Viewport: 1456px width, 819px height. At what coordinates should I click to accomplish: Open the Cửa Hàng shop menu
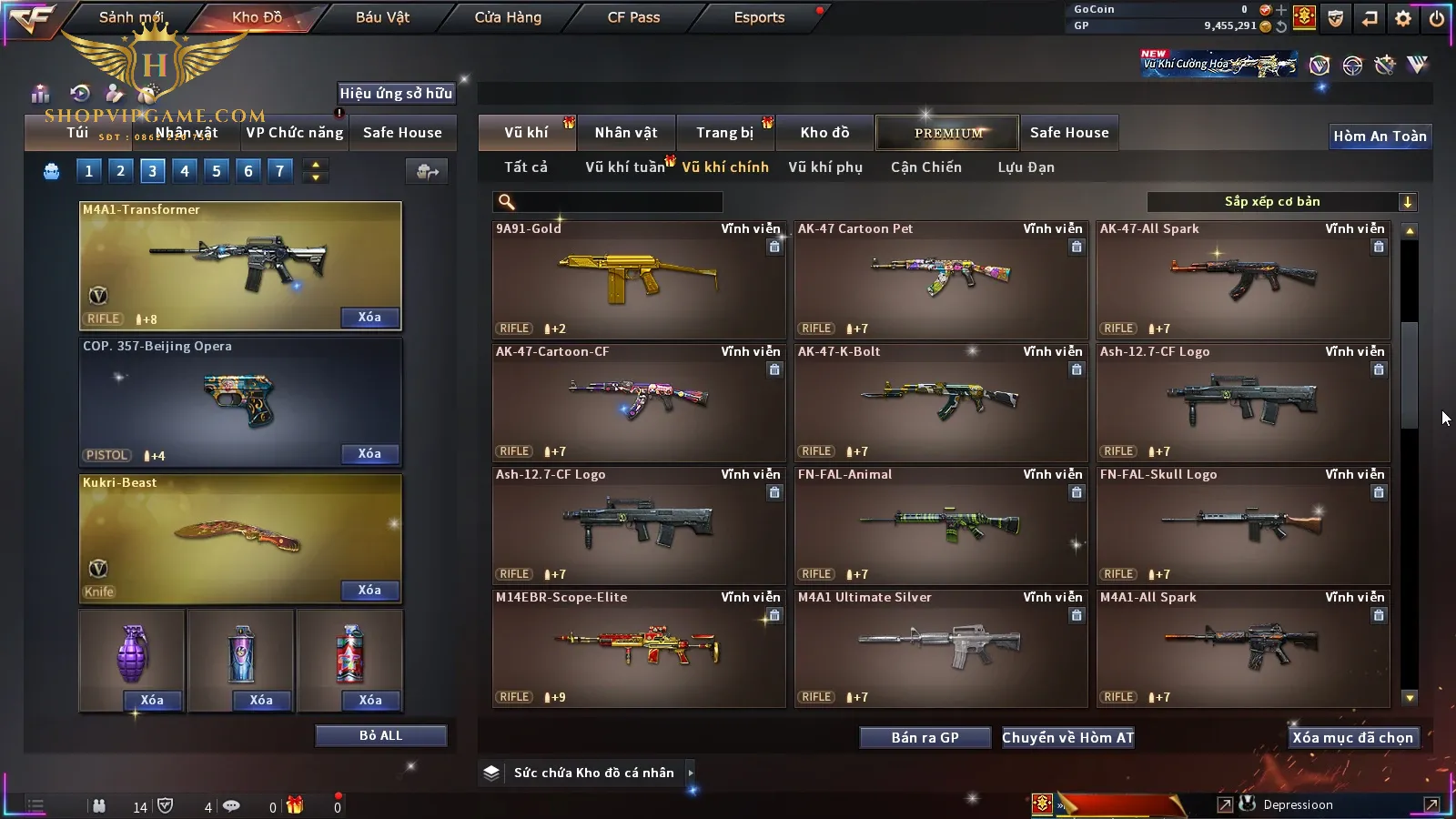508,17
